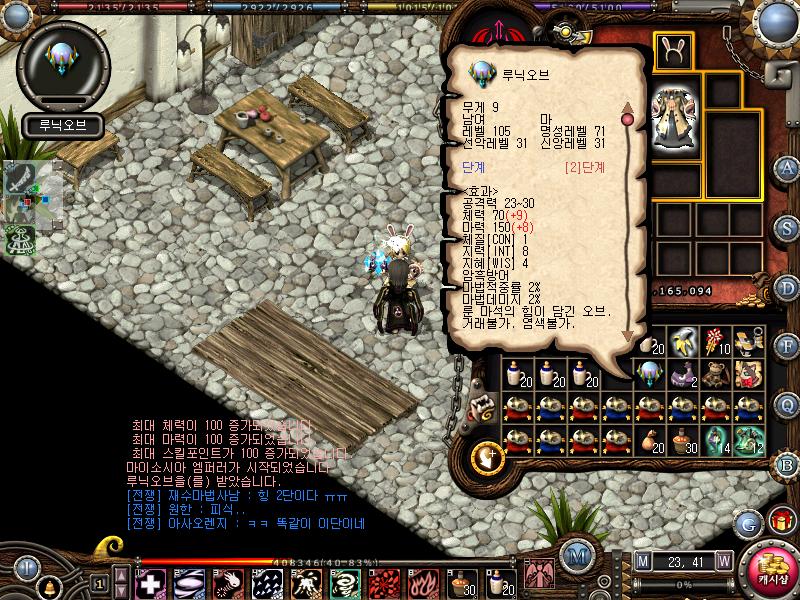Select the Runic Orb in the inventory

point(649,374)
